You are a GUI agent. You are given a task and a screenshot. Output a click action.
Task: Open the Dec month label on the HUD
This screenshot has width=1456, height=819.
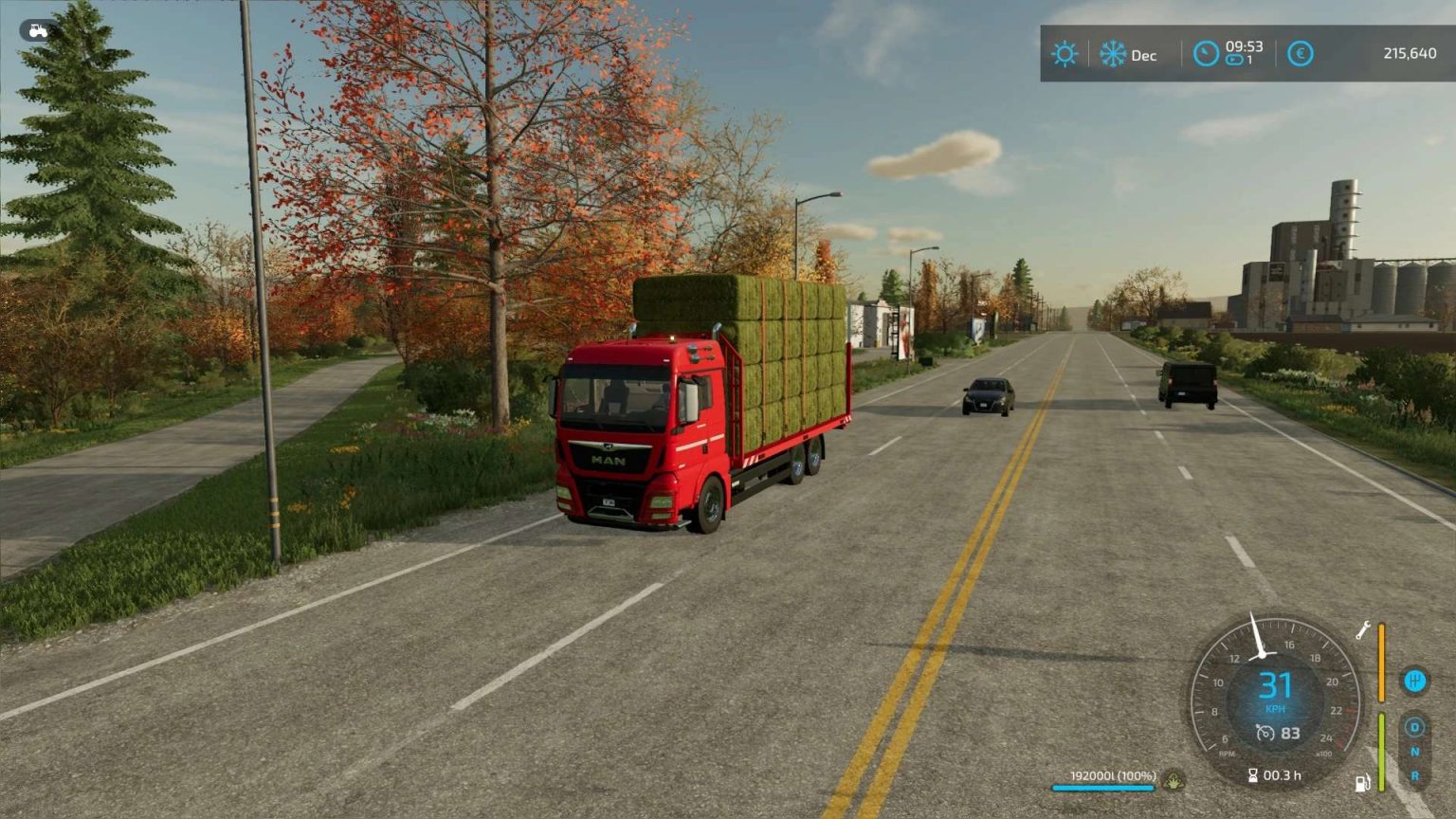click(1143, 55)
